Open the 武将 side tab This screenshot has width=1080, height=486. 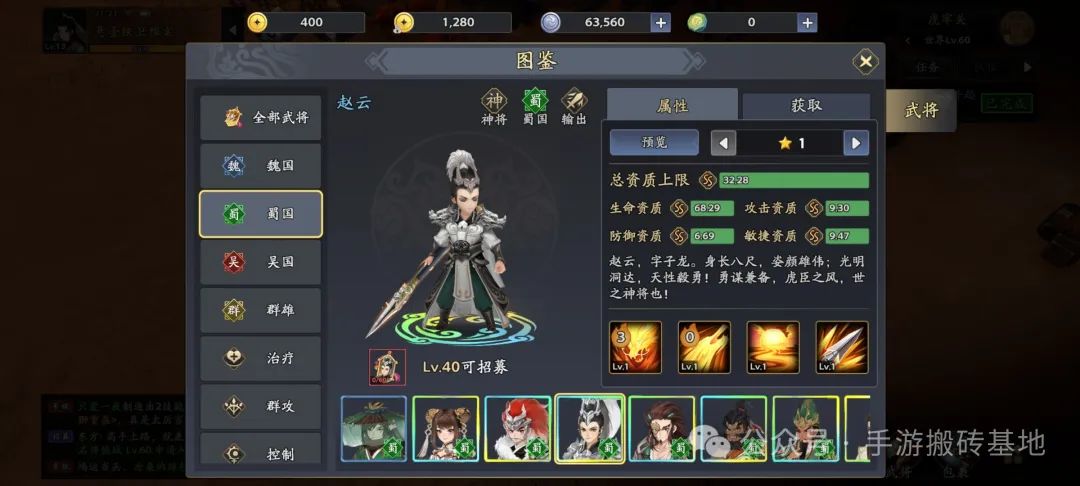[x=920, y=110]
